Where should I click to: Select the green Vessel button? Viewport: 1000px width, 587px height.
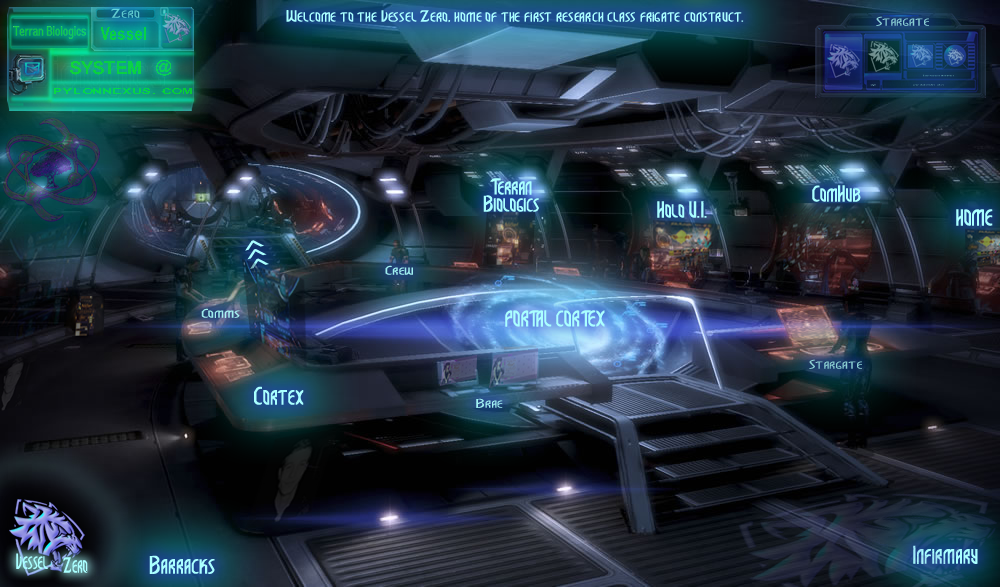[124, 34]
